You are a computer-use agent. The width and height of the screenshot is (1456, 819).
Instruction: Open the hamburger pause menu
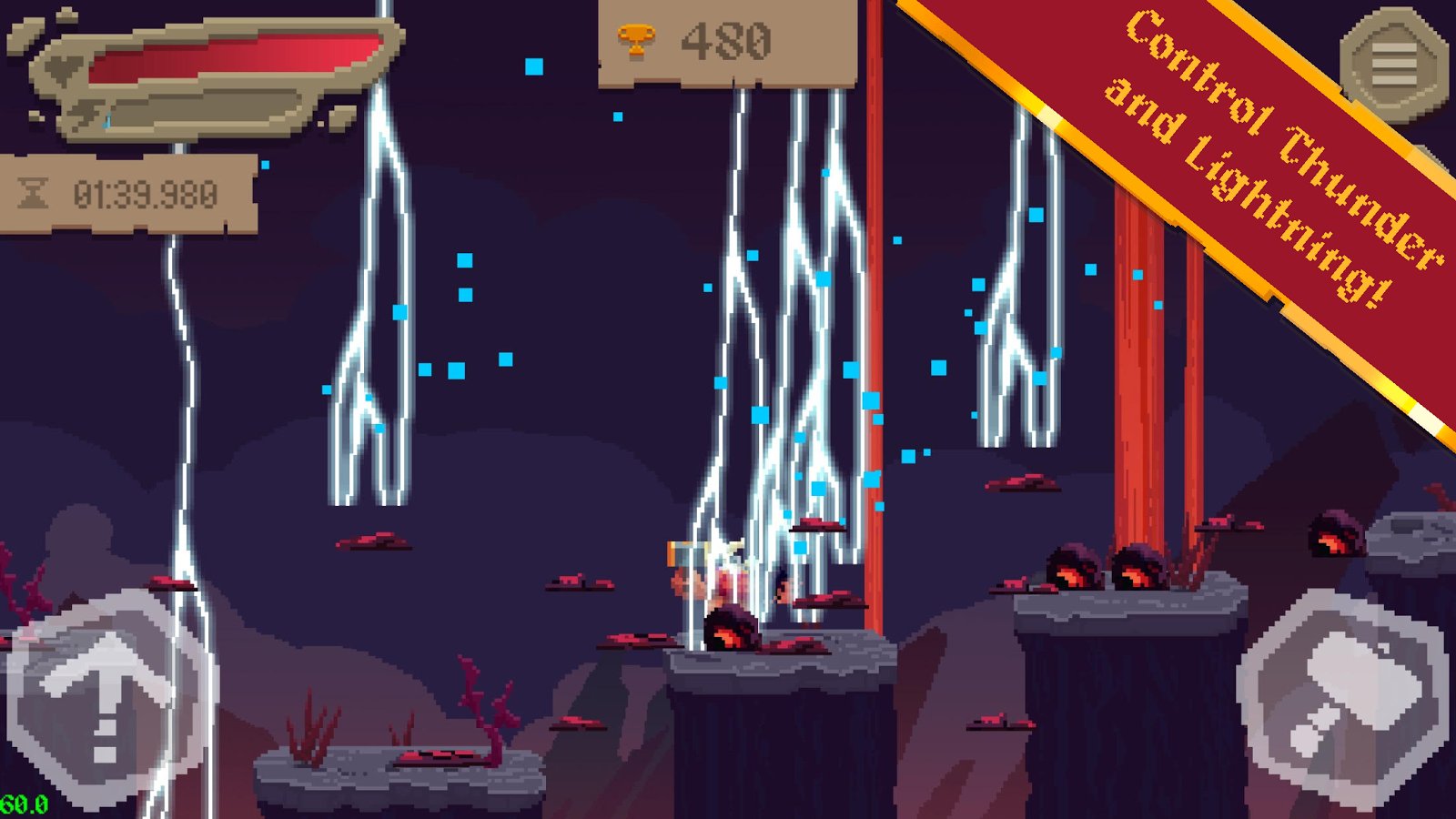[1393, 64]
